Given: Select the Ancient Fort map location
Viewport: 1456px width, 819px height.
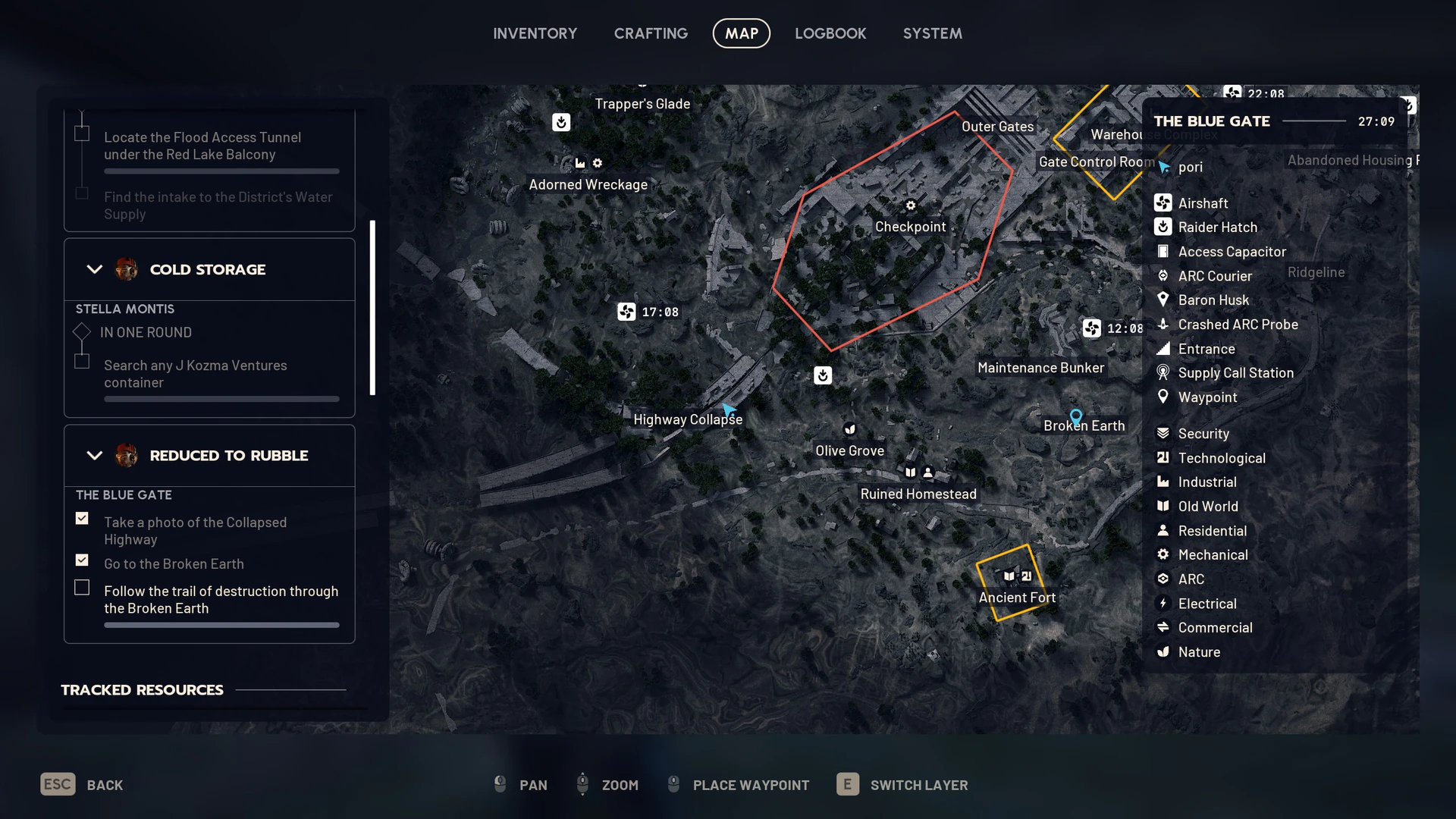Looking at the screenshot, I should click(1017, 598).
